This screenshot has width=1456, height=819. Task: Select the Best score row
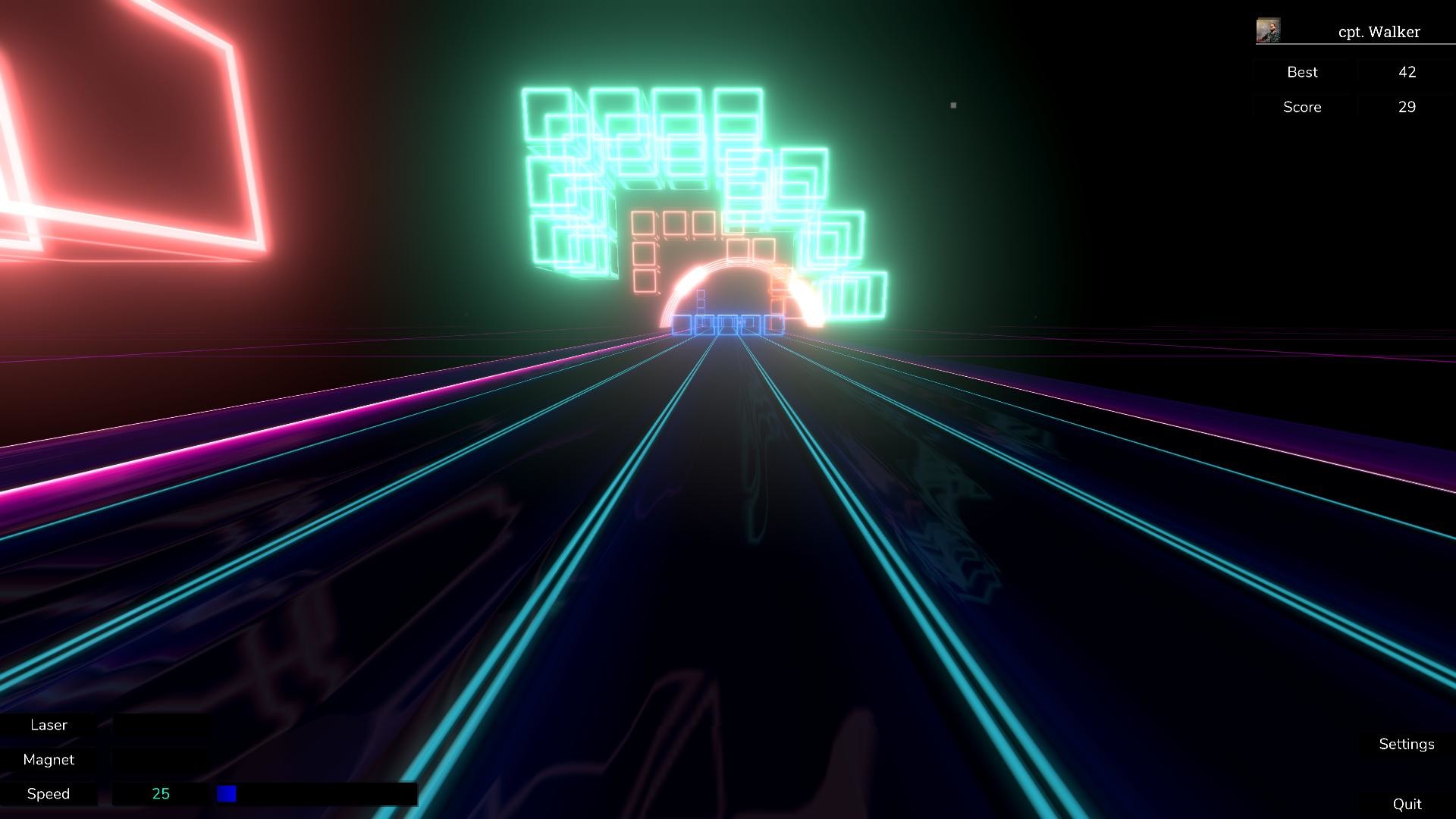coord(1302,72)
